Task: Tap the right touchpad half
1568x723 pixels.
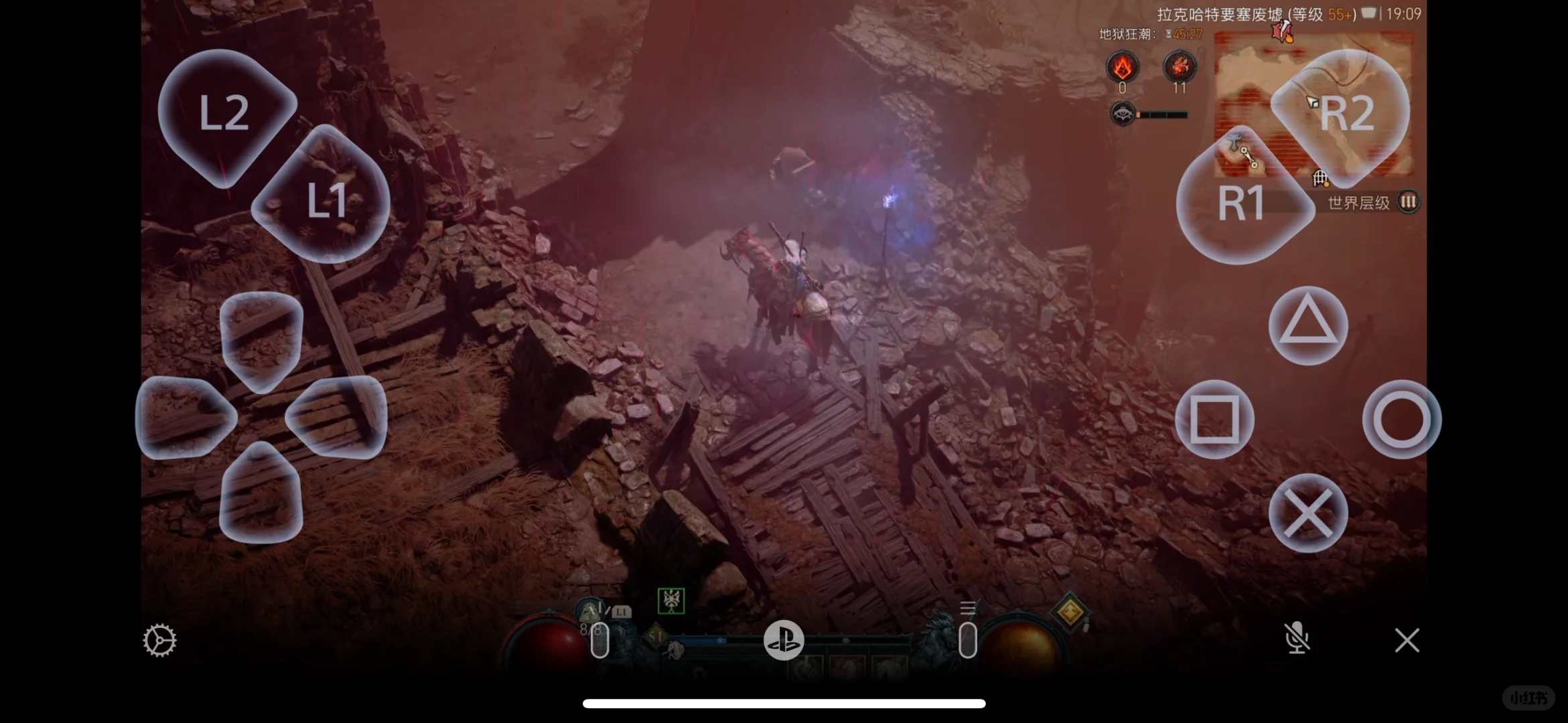Action: pyautogui.click(x=967, y=639)
